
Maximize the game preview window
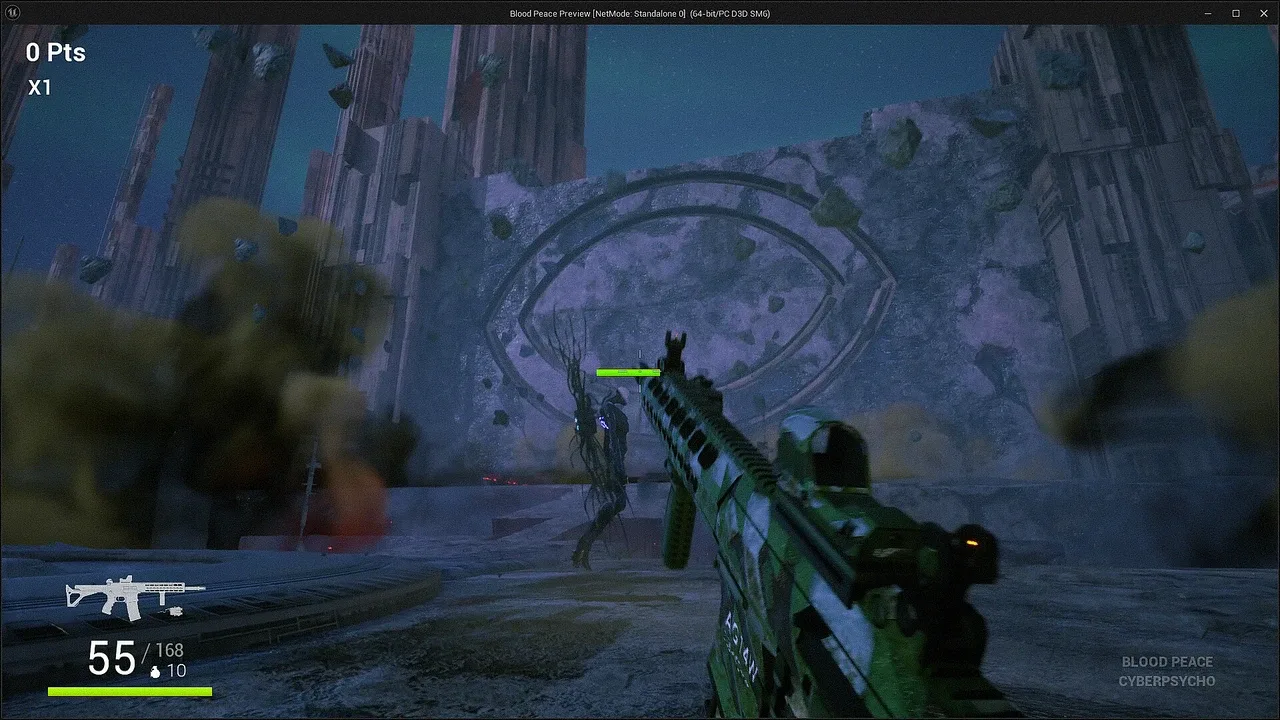point(1235,13)
